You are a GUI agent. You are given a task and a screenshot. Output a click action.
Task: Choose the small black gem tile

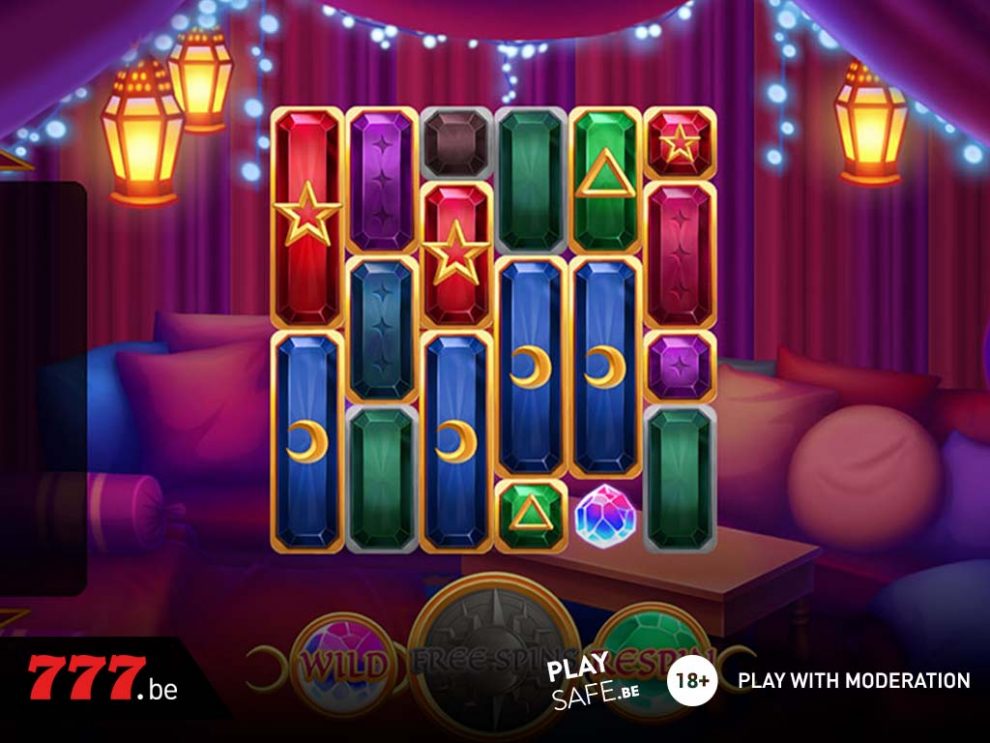click(x=457, y=143)
